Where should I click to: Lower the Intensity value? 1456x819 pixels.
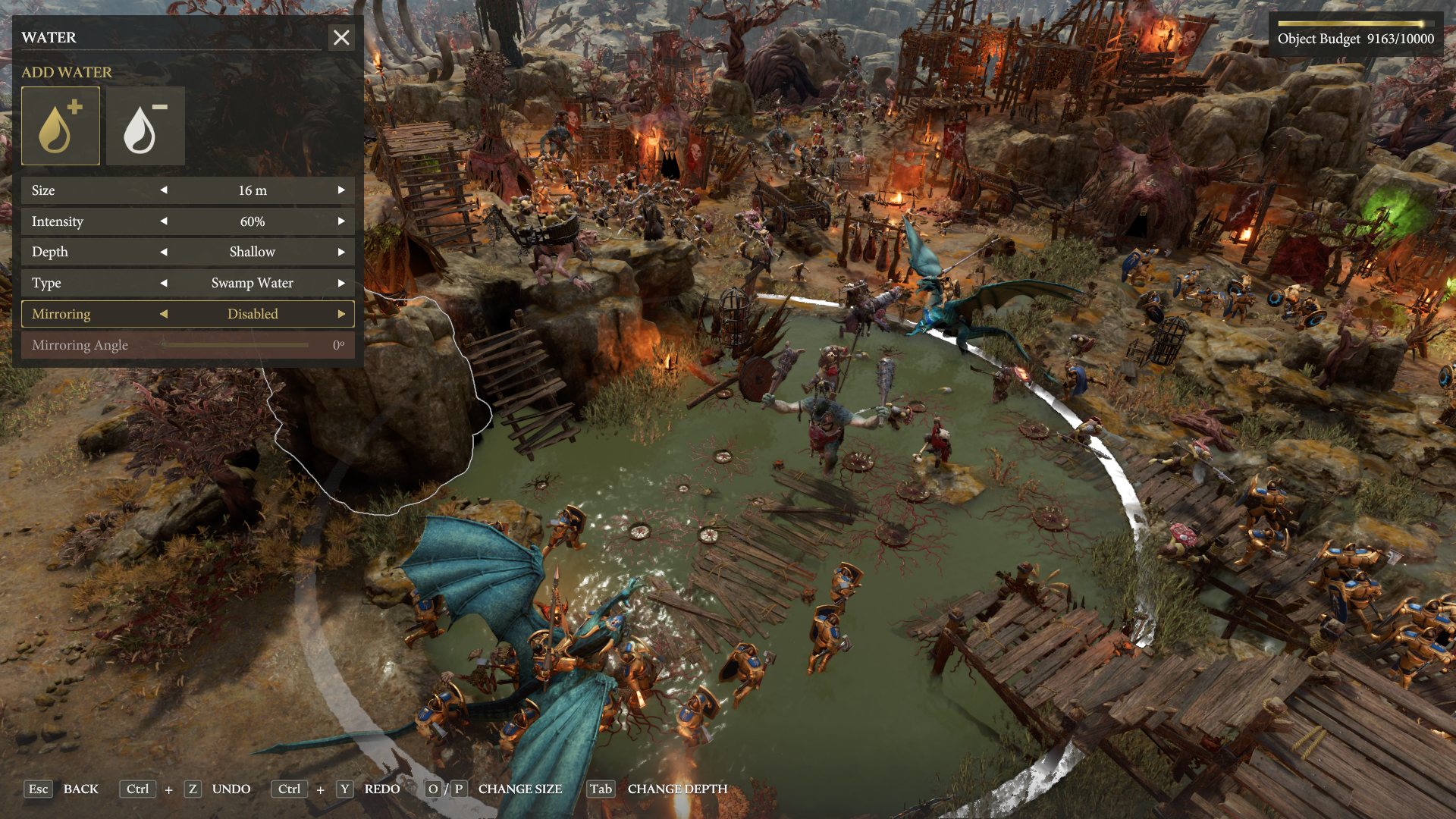pyautogui.click(x=164, y=221)
